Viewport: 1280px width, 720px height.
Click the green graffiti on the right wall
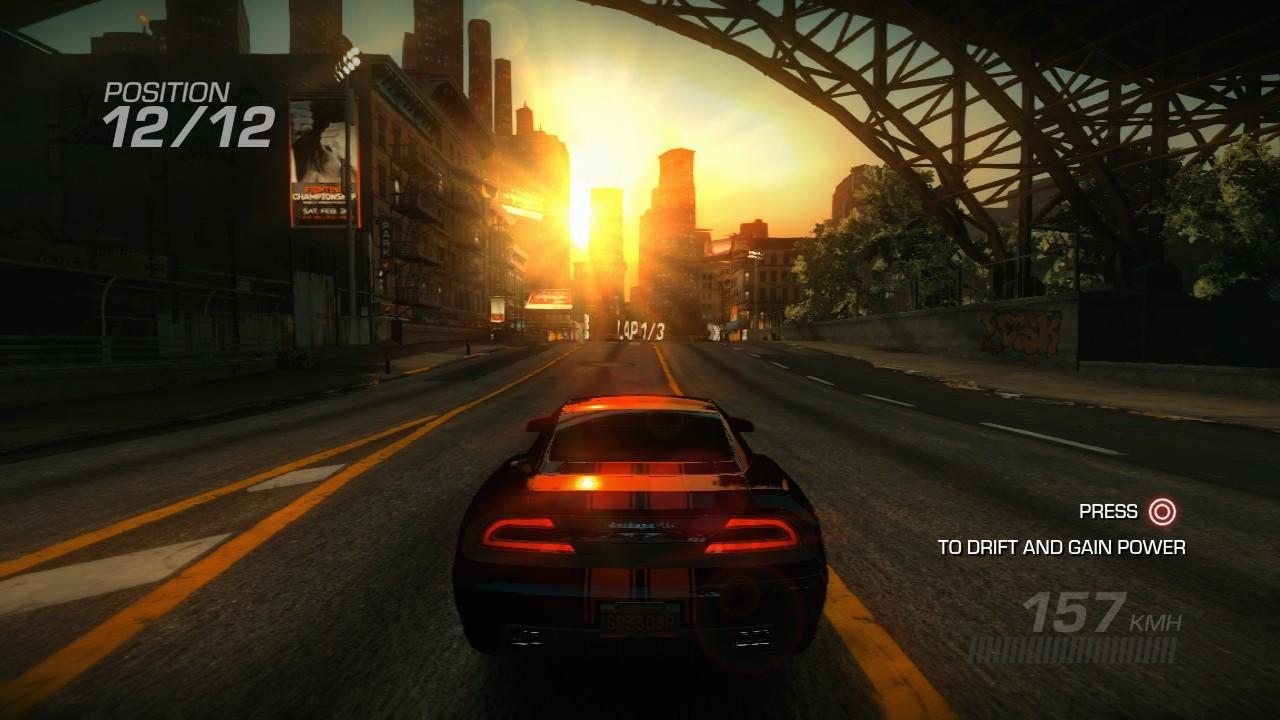[1020, 330]
